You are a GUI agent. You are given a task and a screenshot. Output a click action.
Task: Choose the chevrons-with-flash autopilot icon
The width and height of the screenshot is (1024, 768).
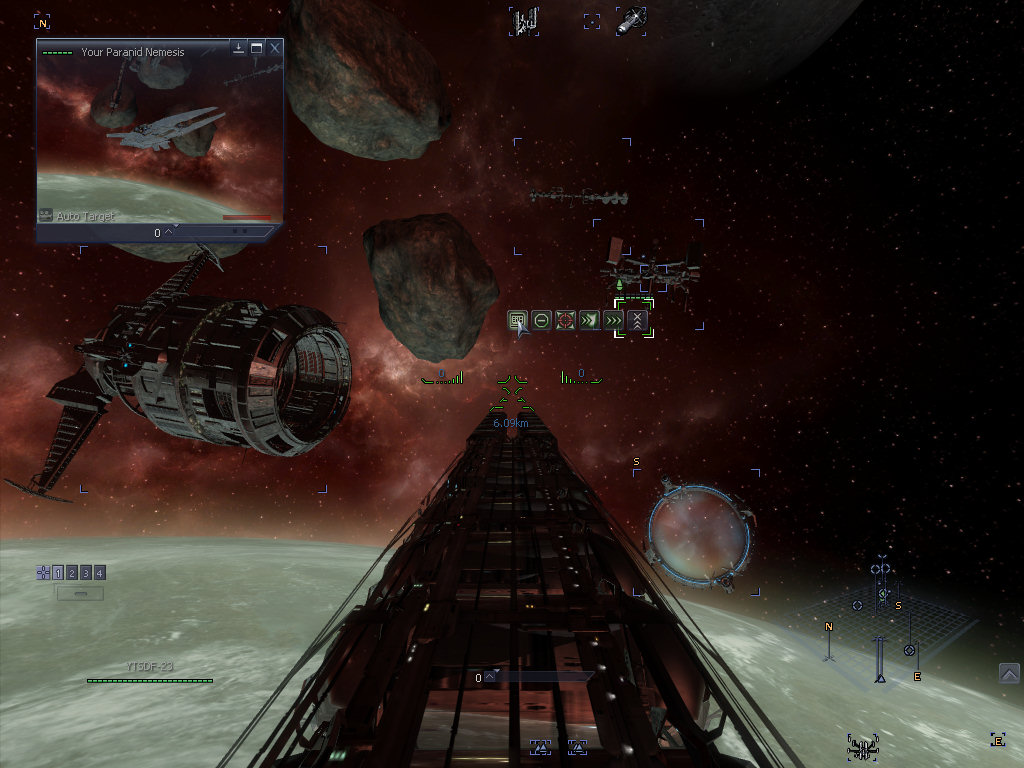[x=589, y=320]
